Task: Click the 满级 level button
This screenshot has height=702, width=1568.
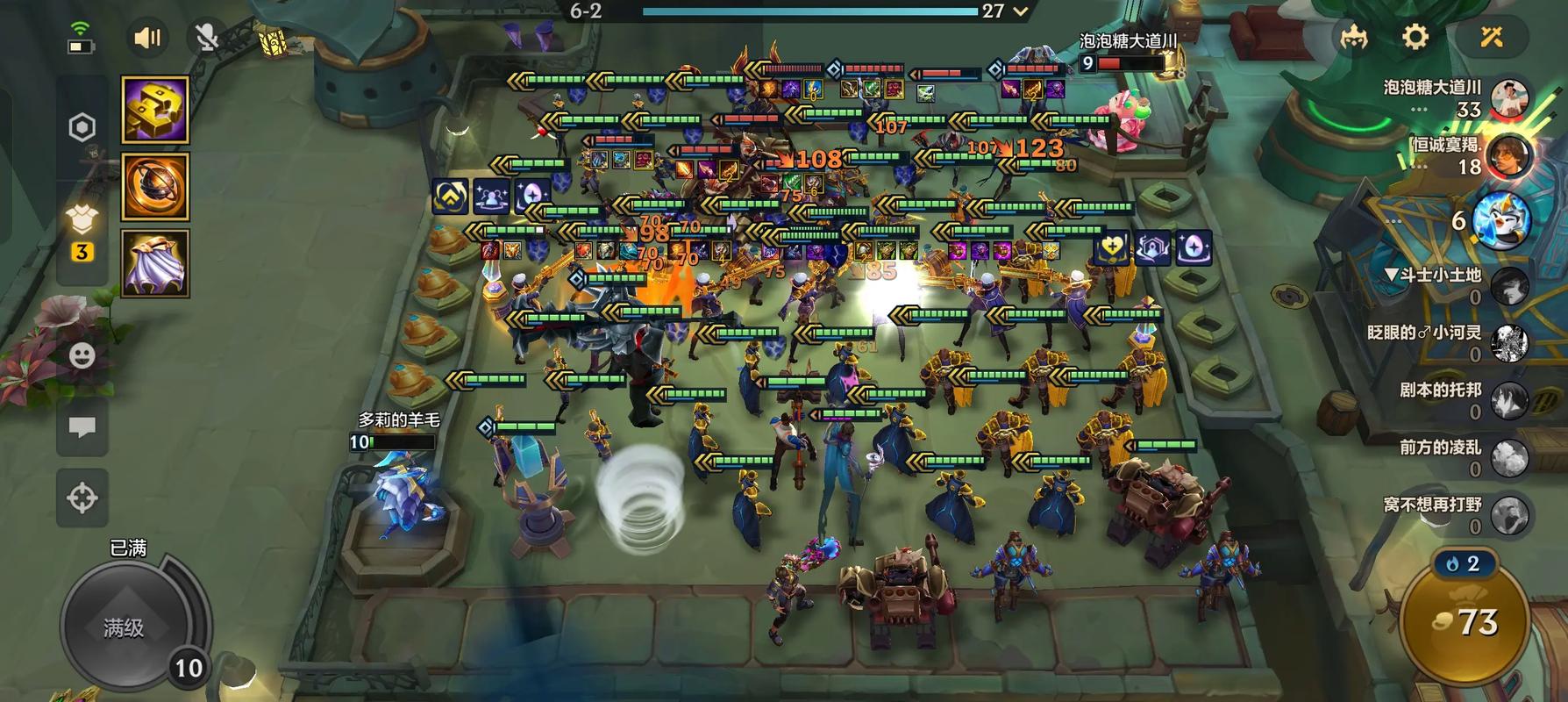Action: [x=124, y=627]
